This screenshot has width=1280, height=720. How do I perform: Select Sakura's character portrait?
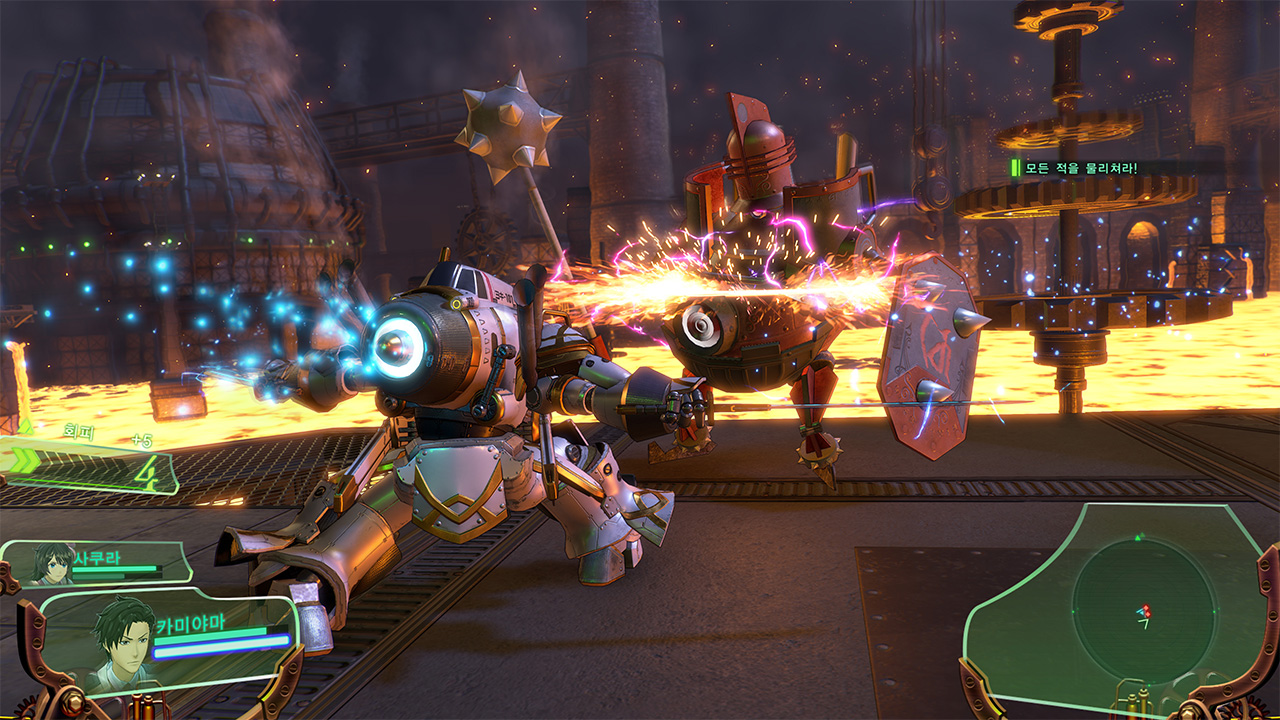52,564
